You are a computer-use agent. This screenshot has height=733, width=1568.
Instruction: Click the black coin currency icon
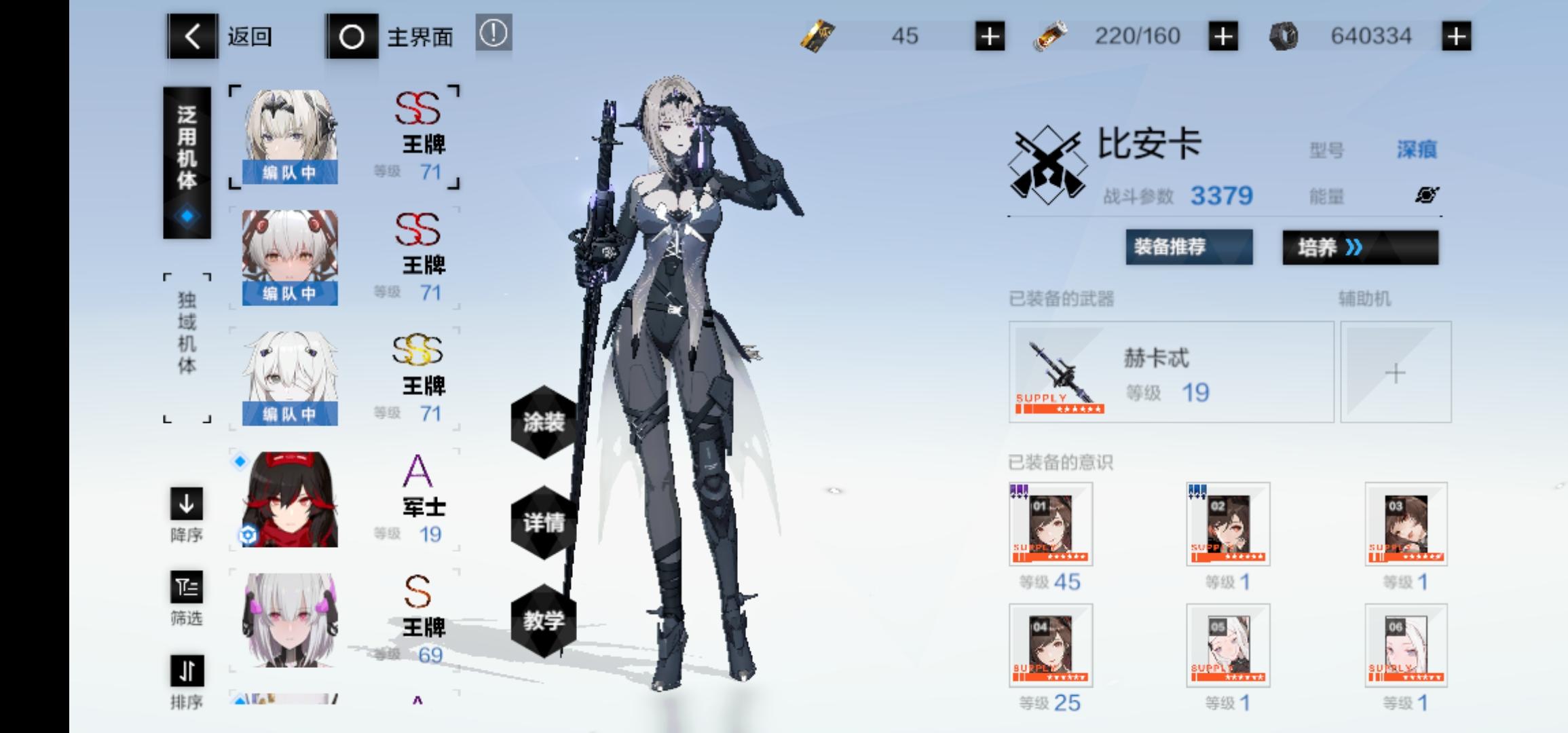click(1283, 37)
